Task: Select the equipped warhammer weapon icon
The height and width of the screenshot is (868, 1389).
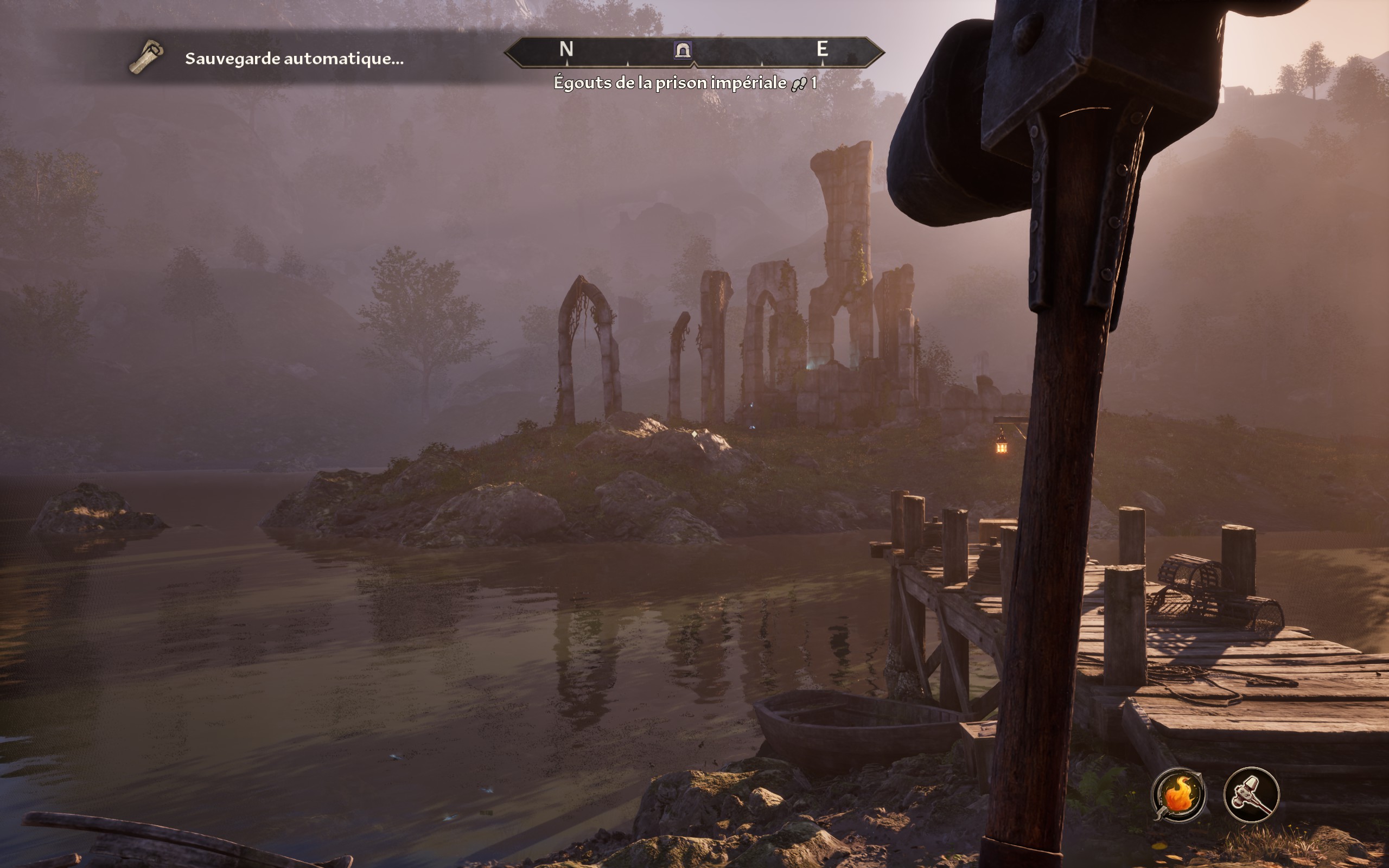Action: click(1251, 795)
